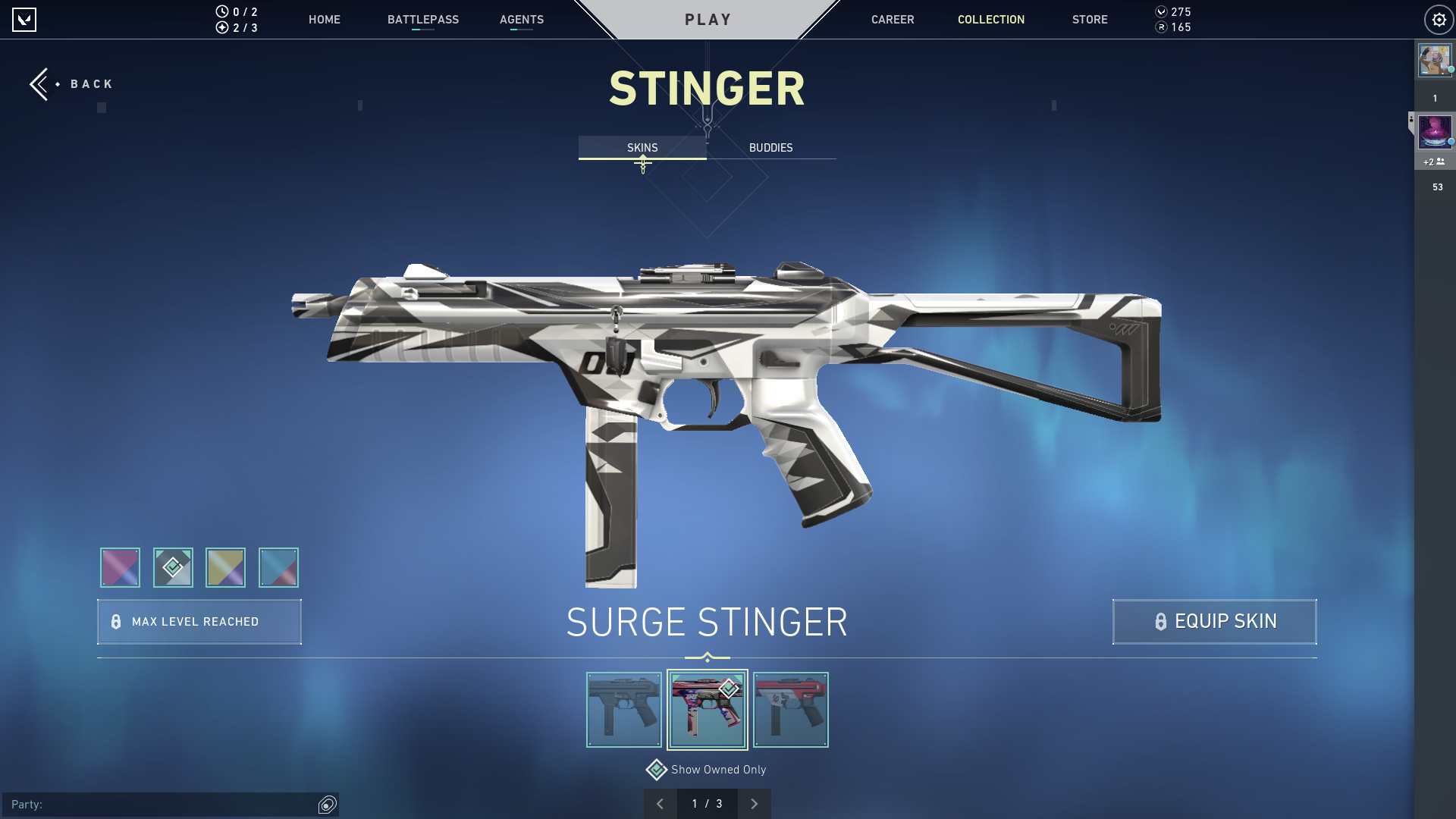Click the MAX LEVEL REACHED button
Image resolution: width=1456 pixels, height=819 pixels.
coord(199,621)
